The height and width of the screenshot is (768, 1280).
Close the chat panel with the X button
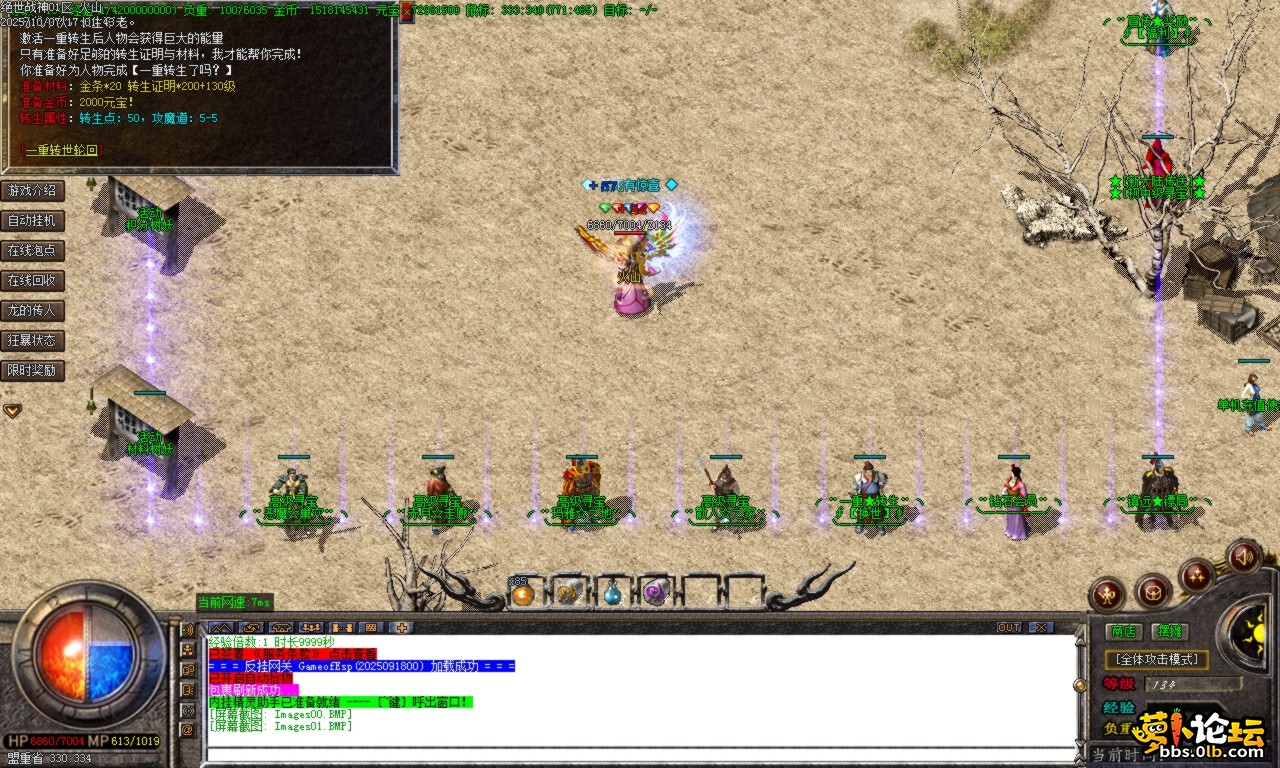tap(1041, 627)
